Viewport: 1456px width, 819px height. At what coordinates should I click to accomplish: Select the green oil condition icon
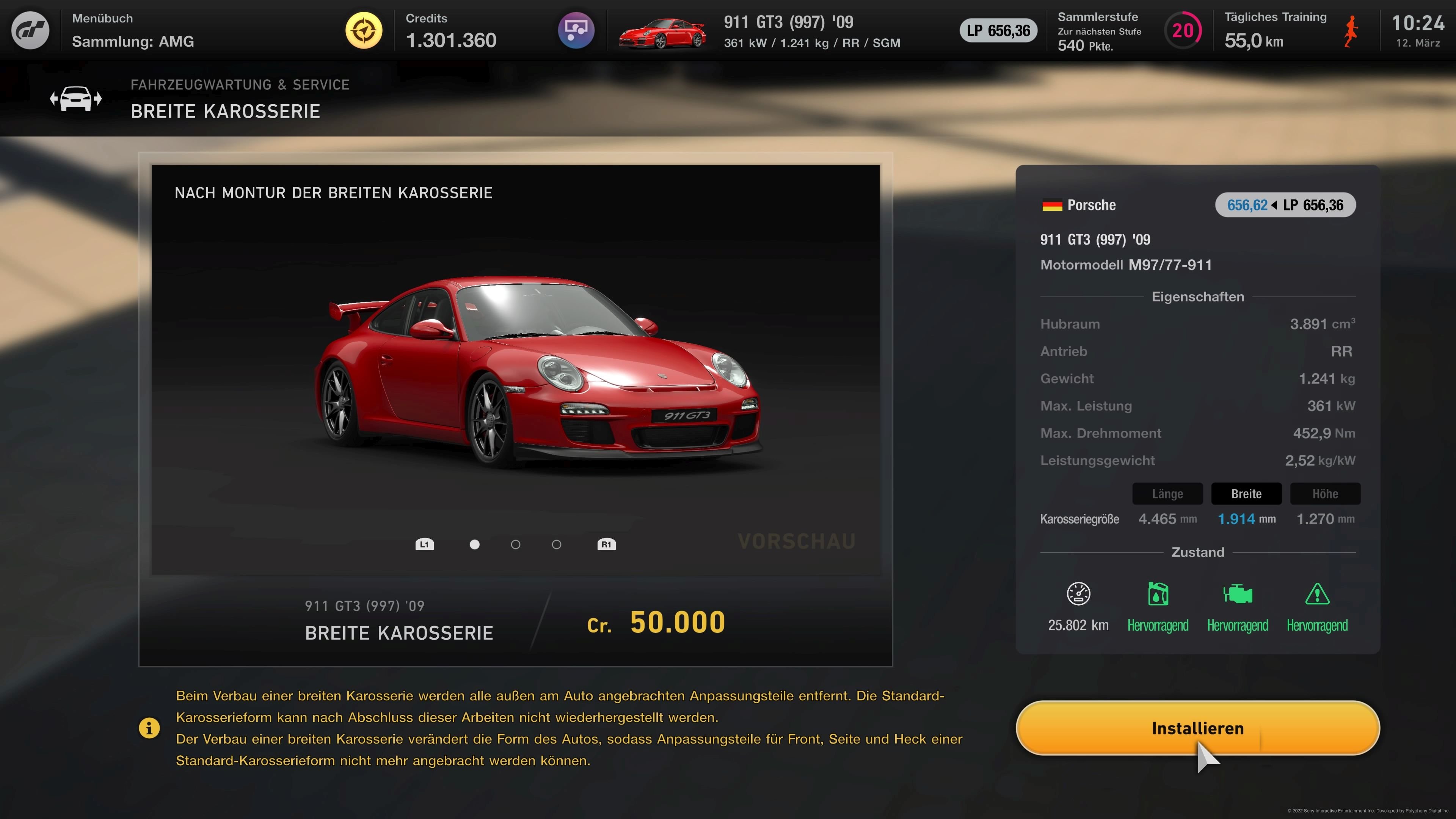point(1158,594)
